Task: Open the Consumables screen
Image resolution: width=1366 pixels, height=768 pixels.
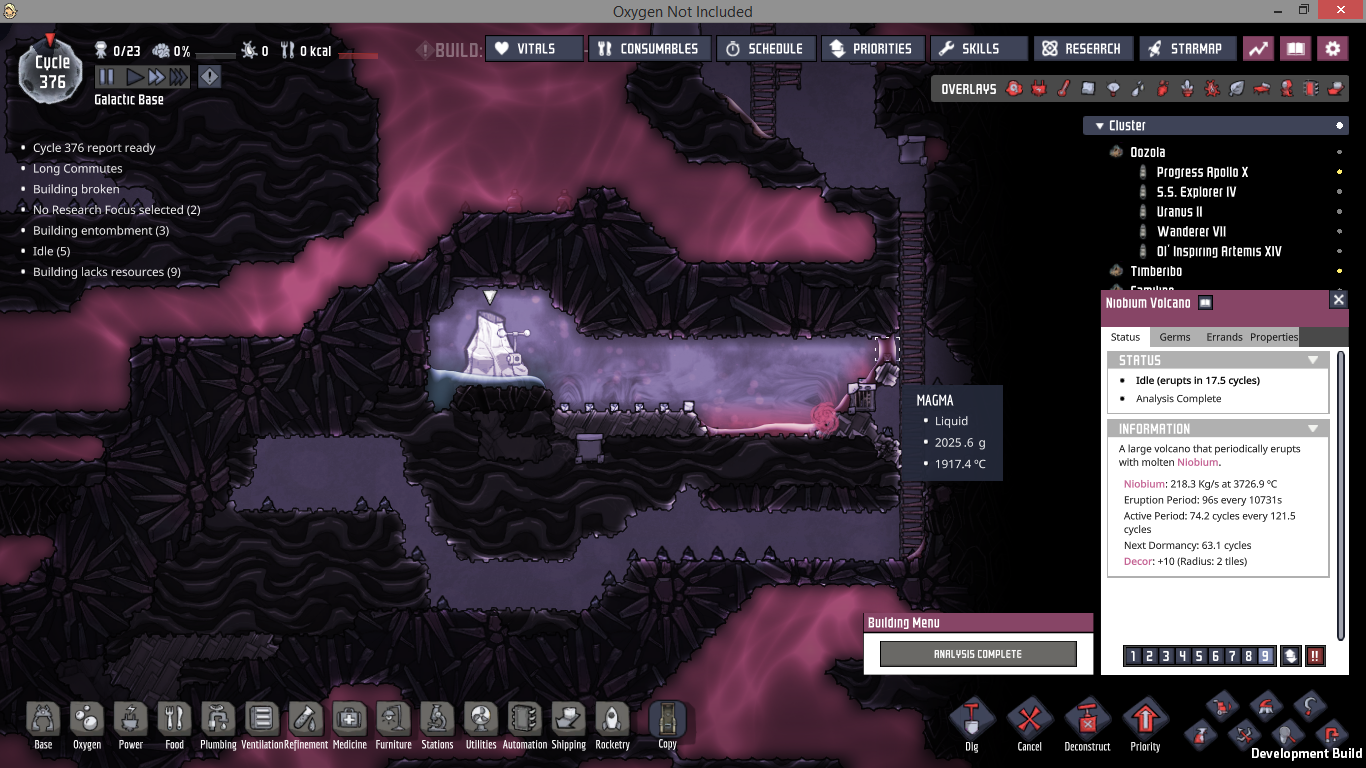Action: coord(650,49)
